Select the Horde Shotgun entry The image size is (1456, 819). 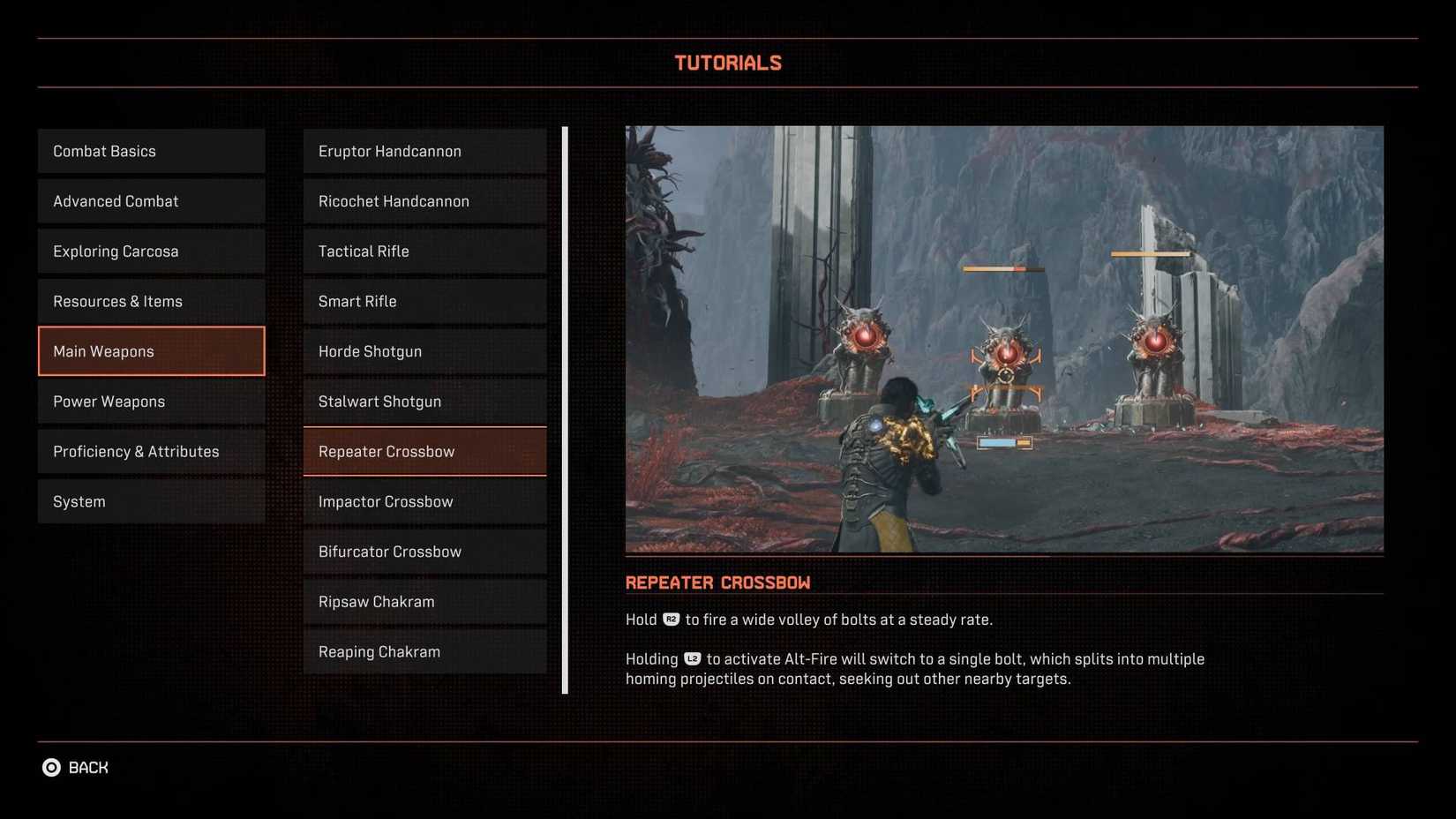click(x=424, y=351)
